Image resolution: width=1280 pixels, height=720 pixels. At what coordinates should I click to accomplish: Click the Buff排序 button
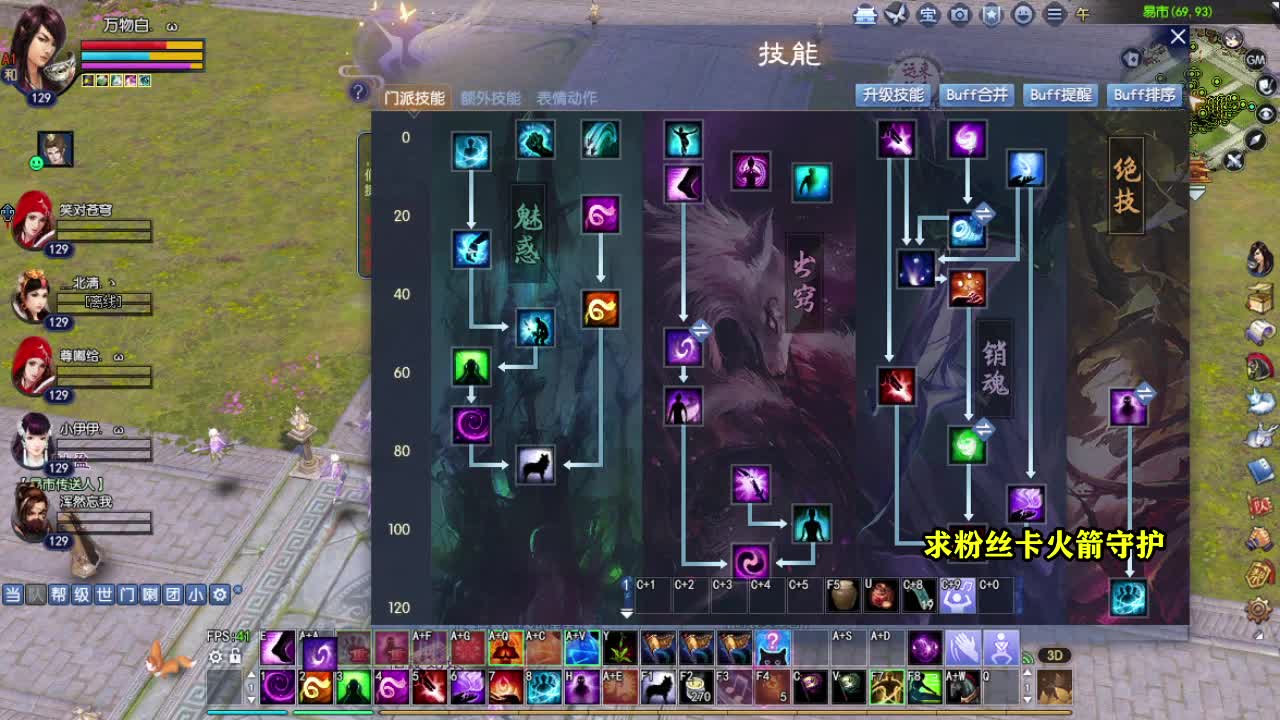(1146, 95)
